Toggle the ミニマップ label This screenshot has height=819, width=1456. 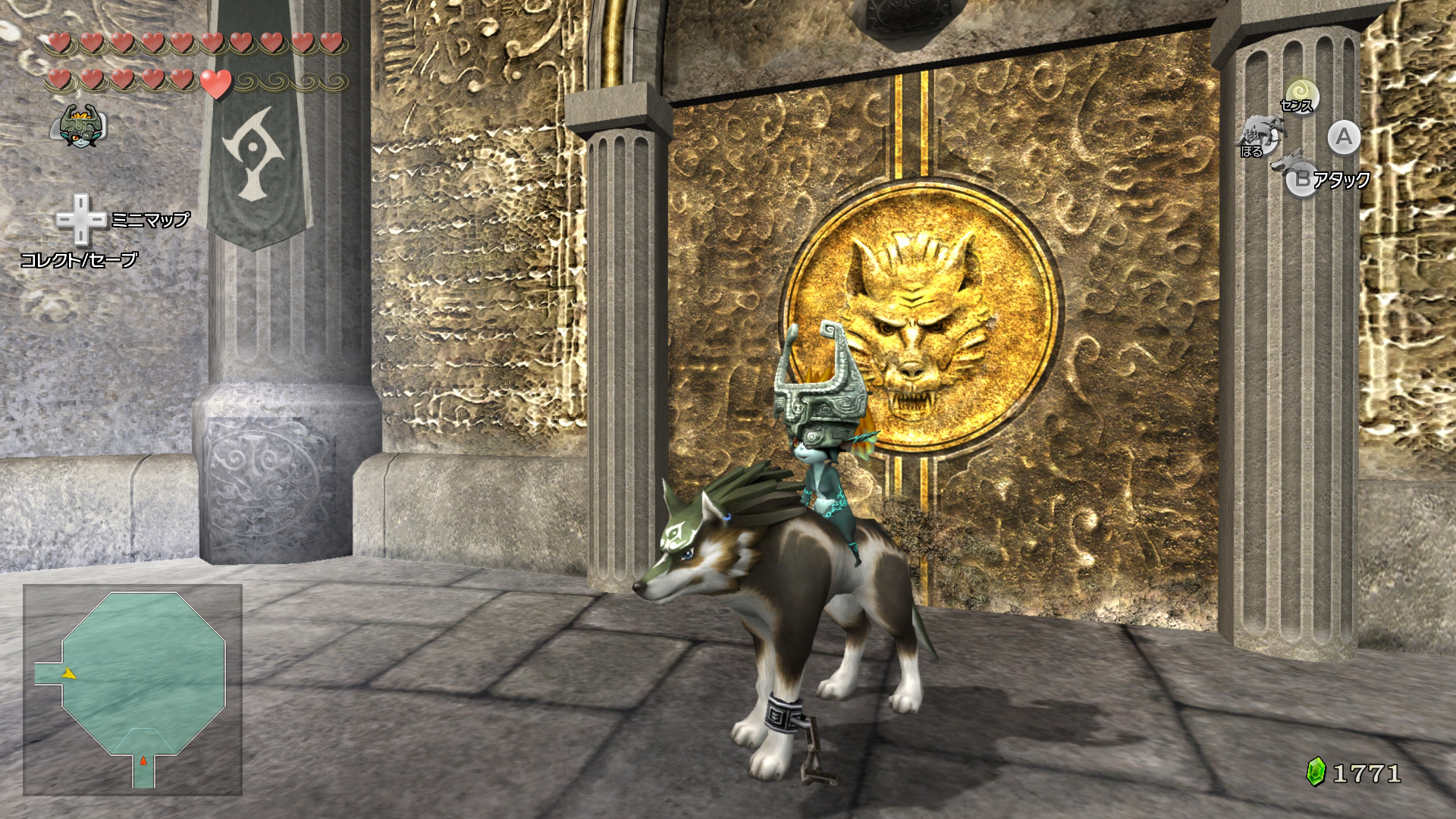pos(150,220)
